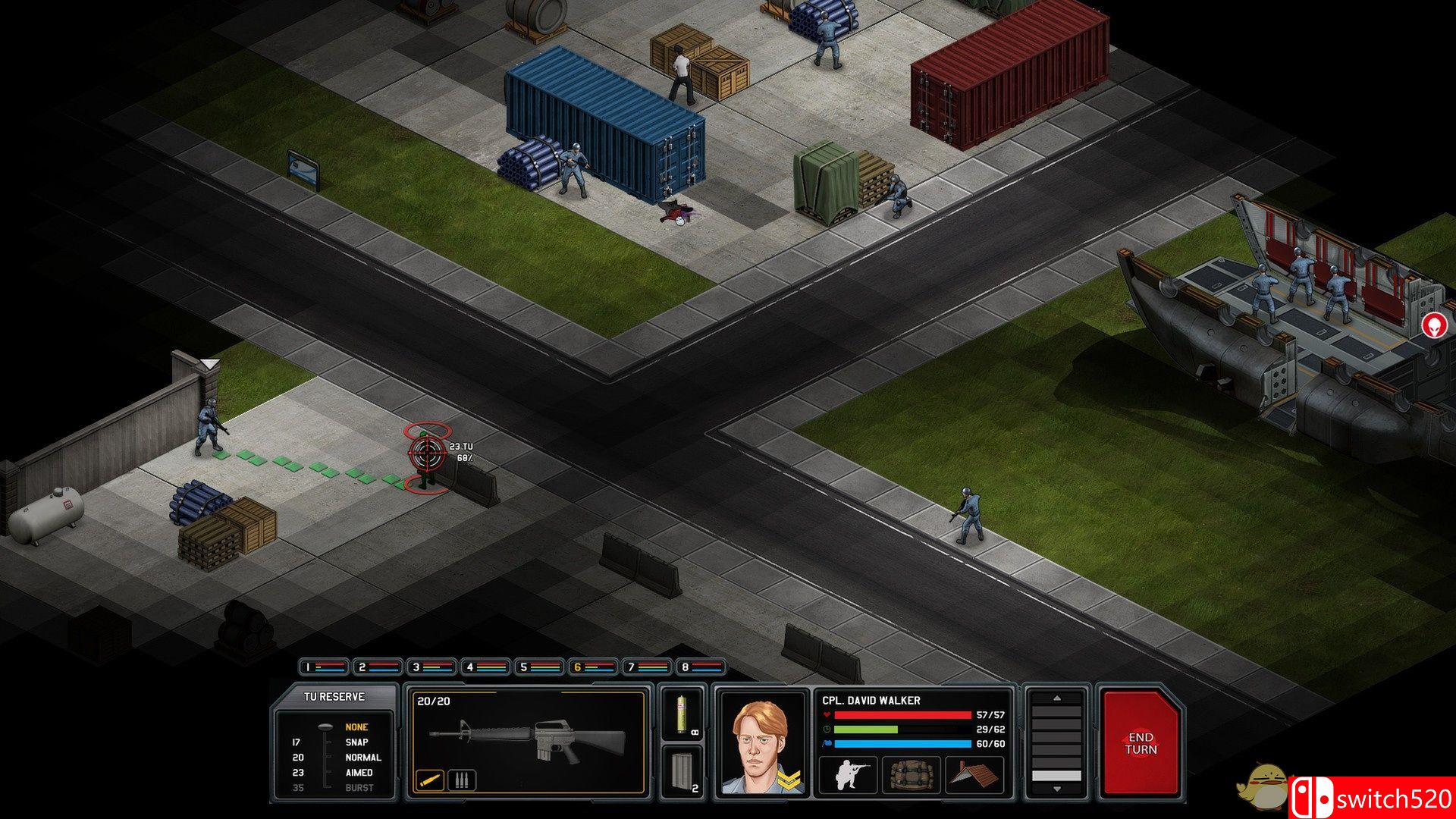
Task: Toggle roof visibility with the roof icon
Action: coord(974,774)
